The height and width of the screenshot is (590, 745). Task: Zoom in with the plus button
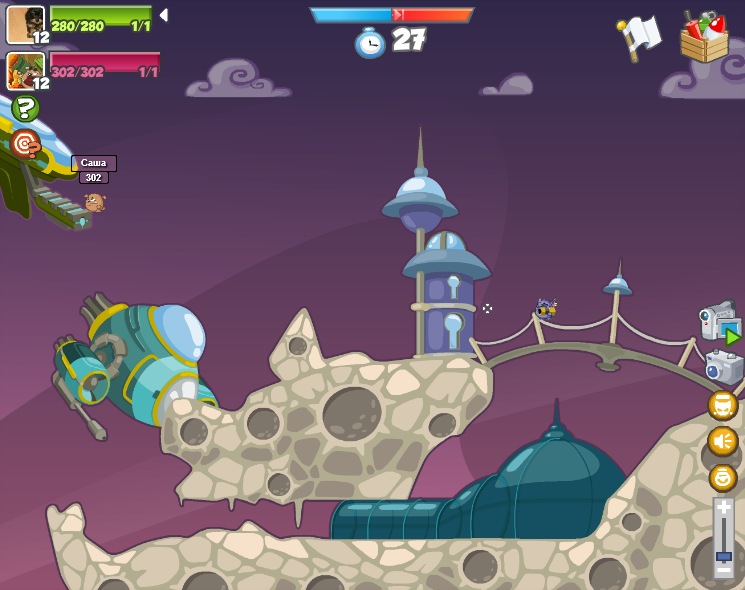coord(723,508)
